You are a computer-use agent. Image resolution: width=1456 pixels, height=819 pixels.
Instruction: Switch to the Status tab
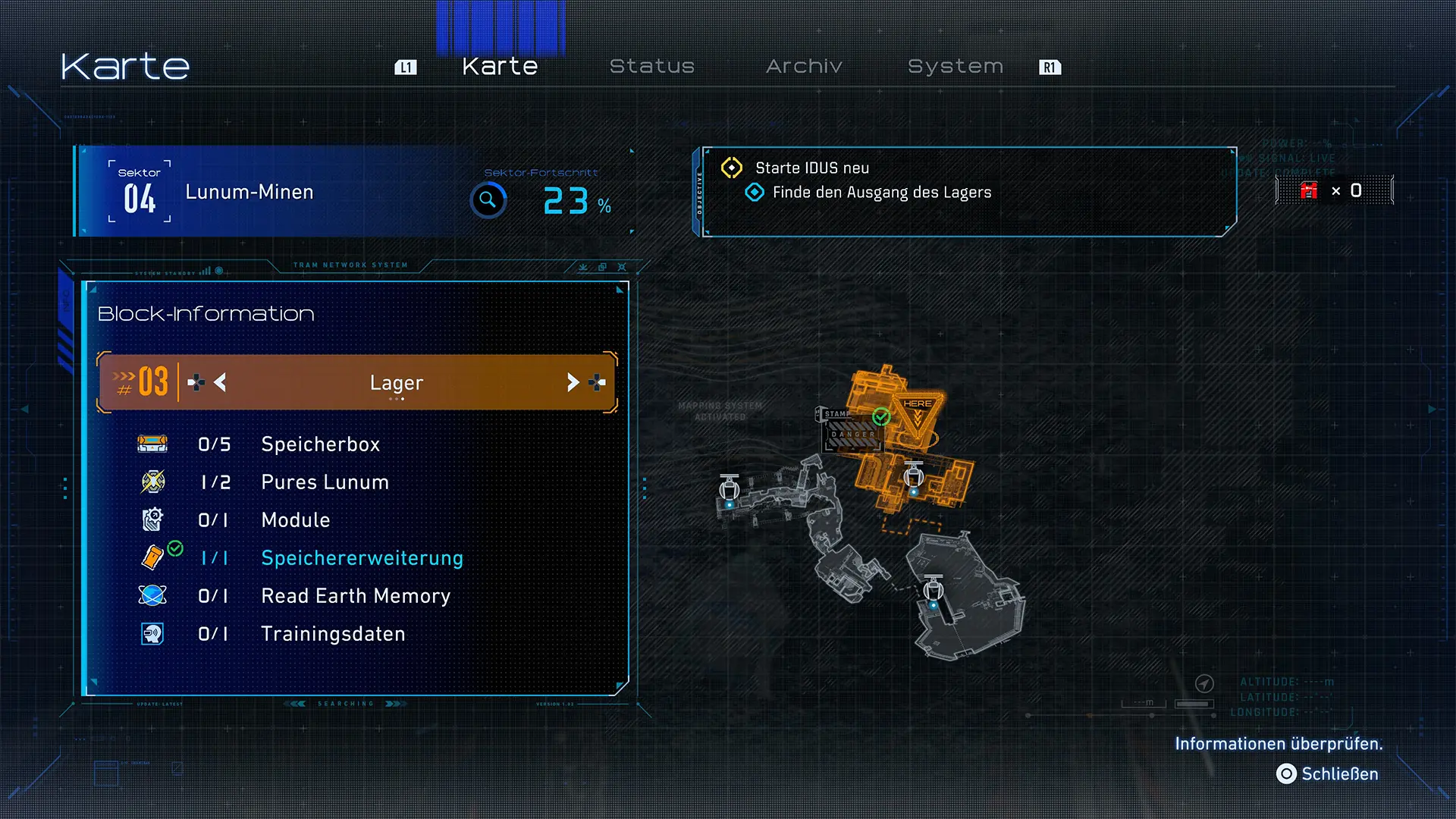(x=651, y=67)
